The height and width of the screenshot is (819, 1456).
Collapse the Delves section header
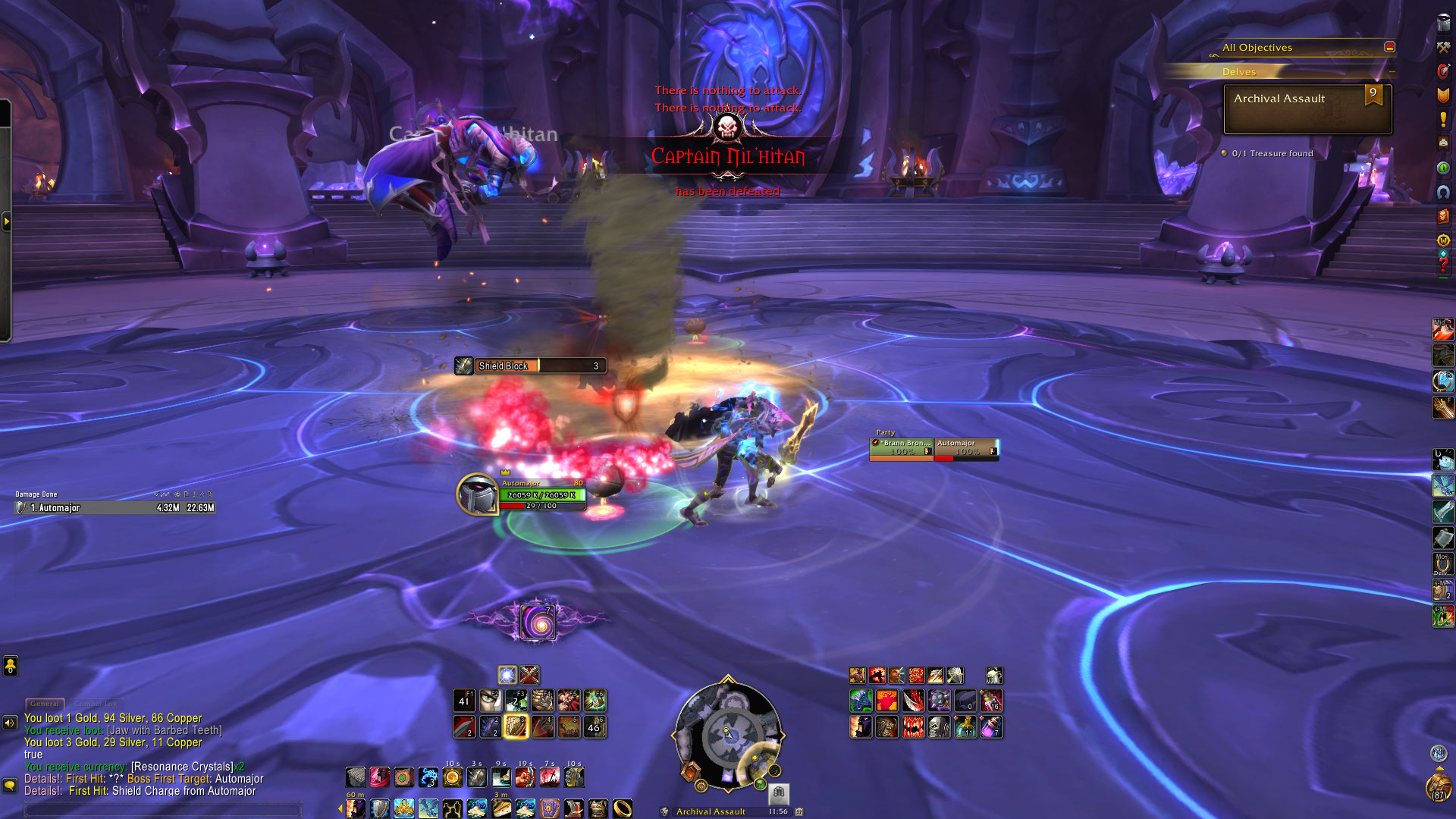tap(1392, 72)
